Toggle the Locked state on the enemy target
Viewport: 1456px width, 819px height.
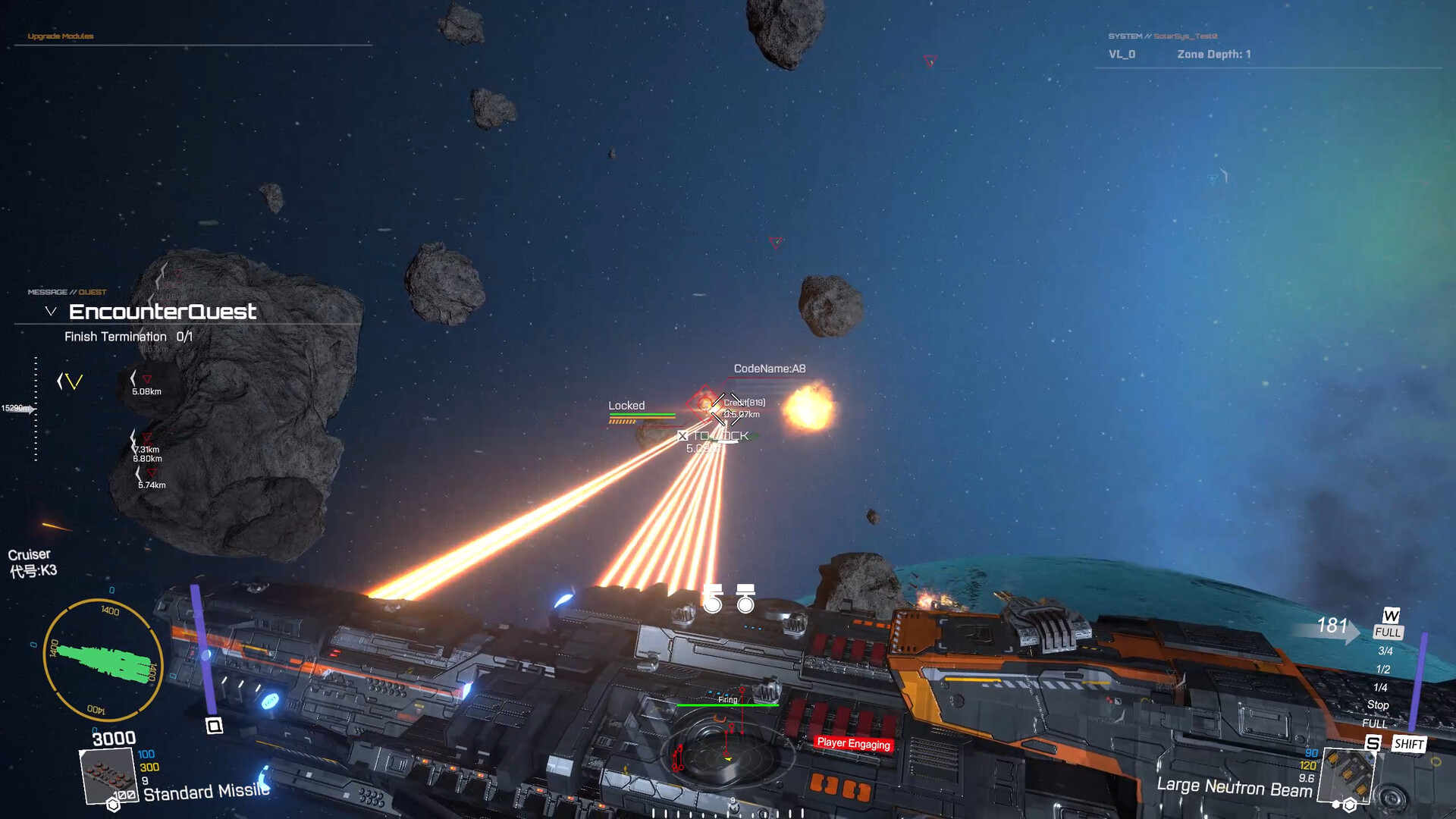[626, 406]
